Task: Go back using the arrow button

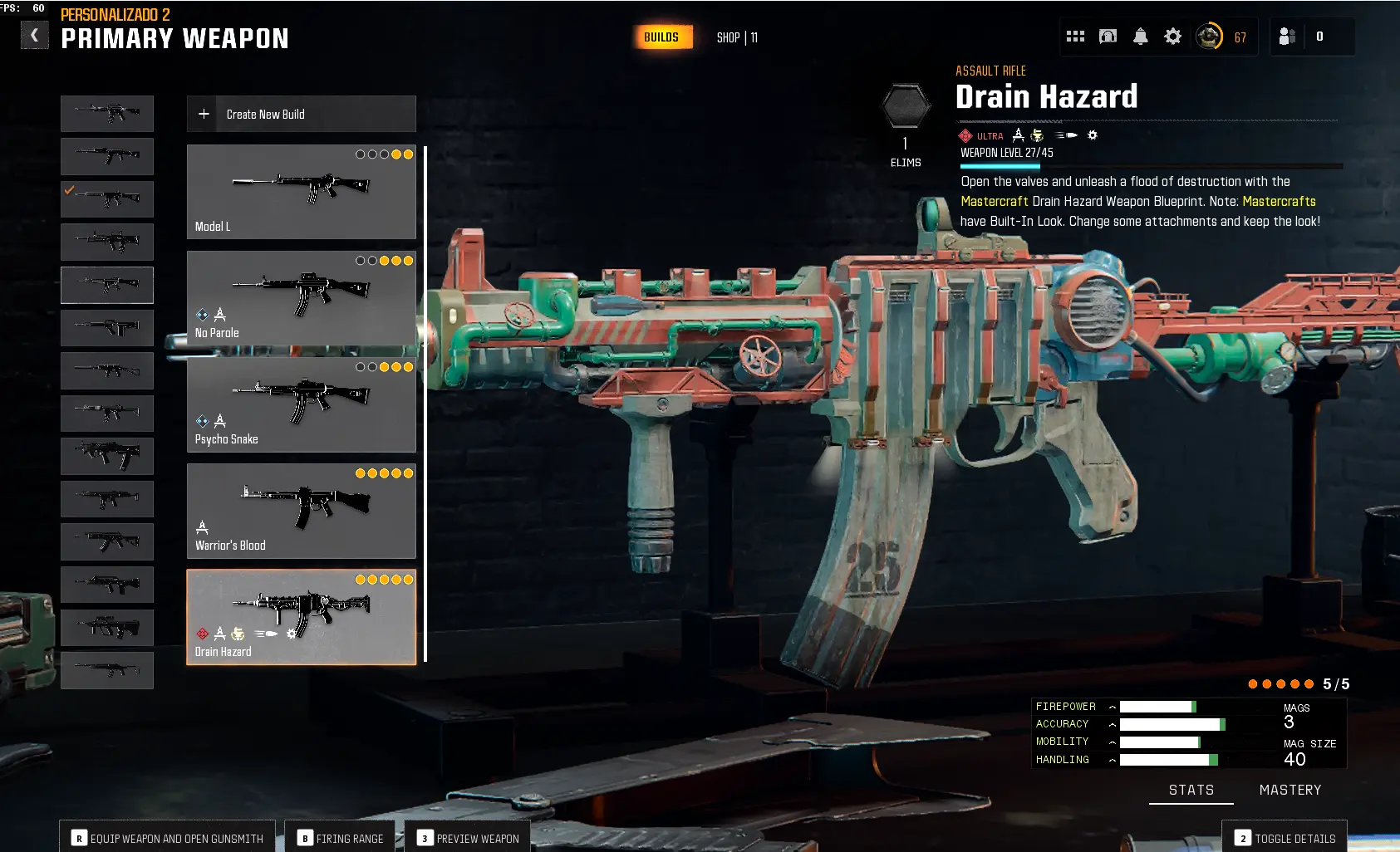Action: 34,35
